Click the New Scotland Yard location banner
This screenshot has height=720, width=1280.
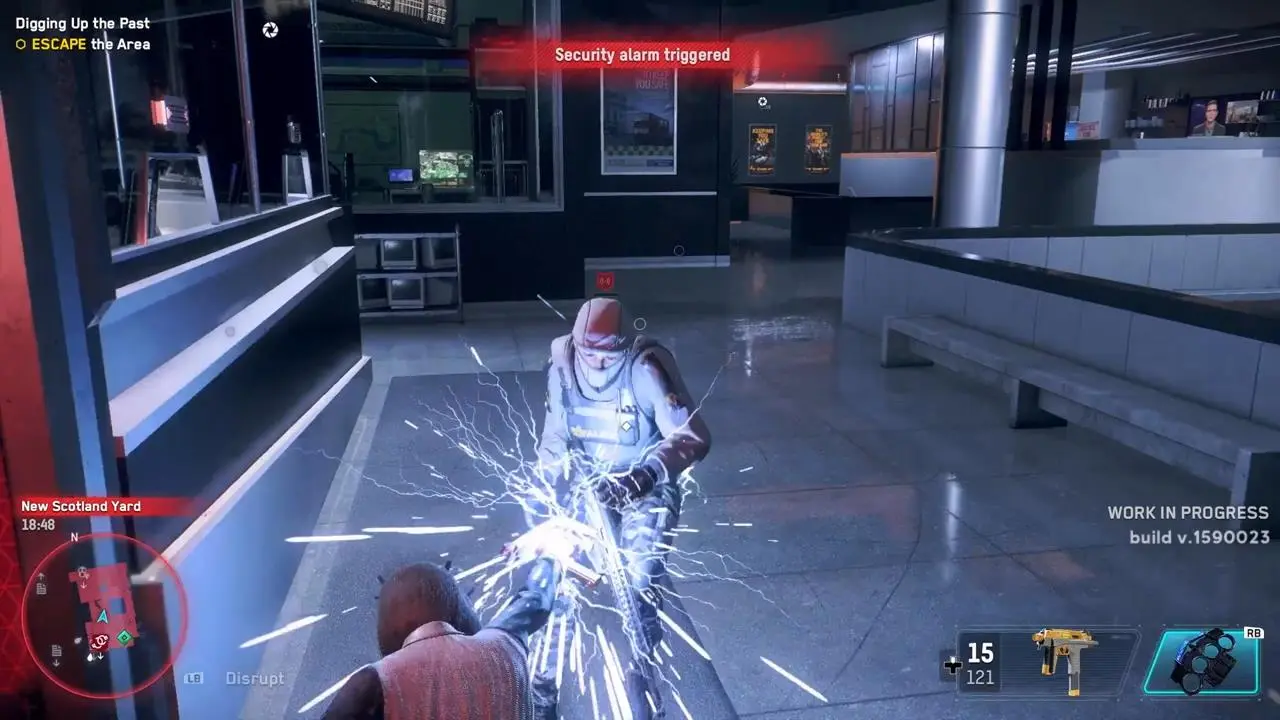tap(80, 506)
